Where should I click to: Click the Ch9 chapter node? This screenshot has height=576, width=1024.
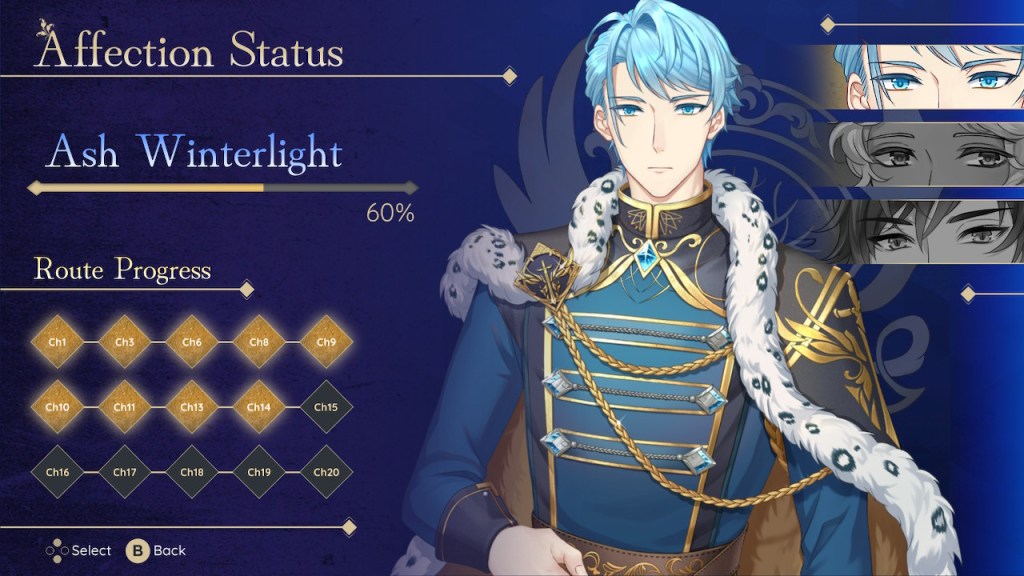pyautogui.click(x=326, y=342)
